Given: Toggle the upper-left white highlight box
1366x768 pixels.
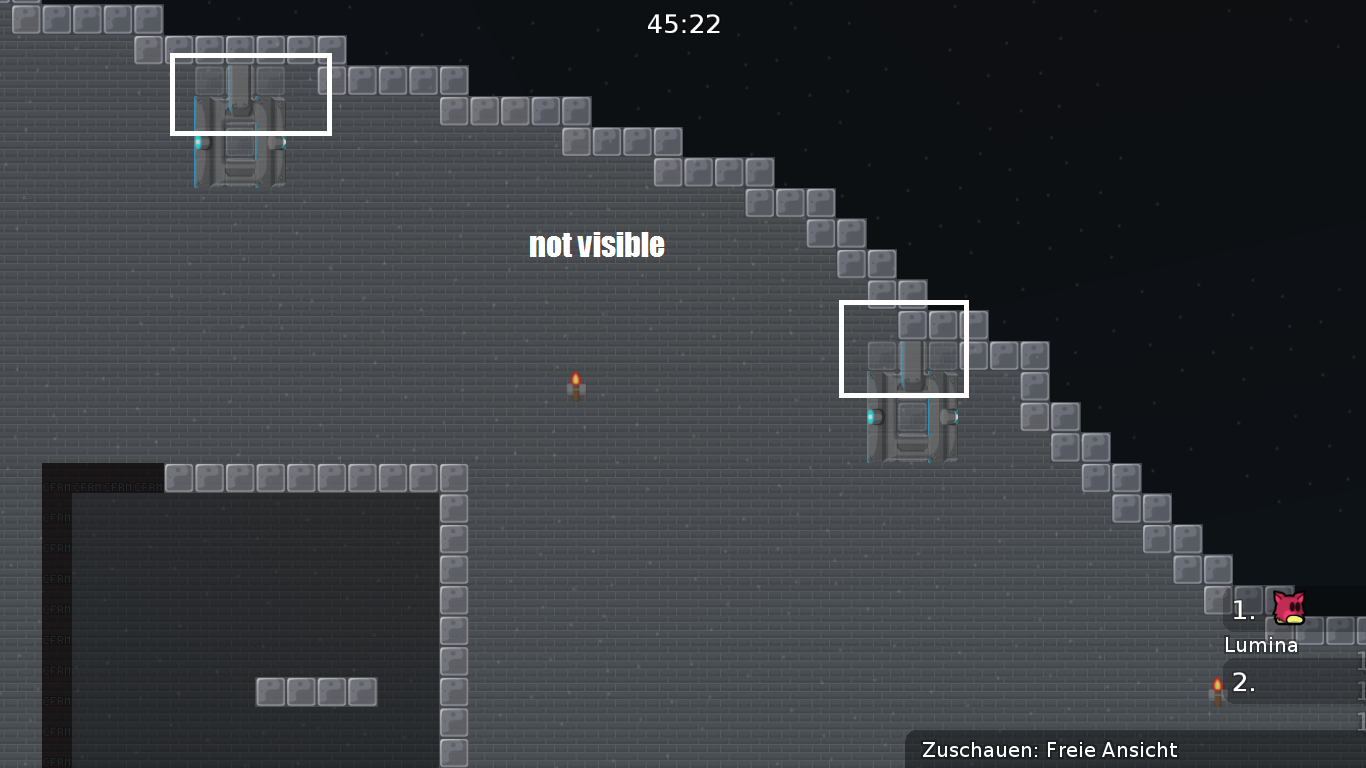Looking at the screenshot, I should pyautogui.click(x=251, y=95).
